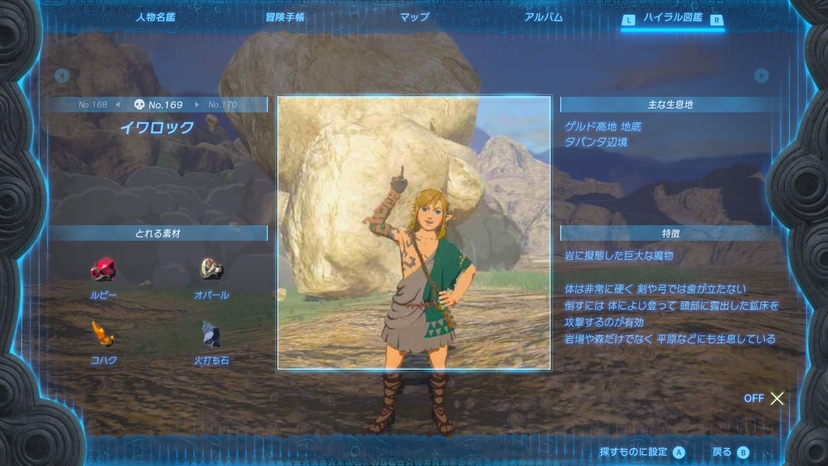Go to next entry No.170
828x466 pixels.
[222, 104]
